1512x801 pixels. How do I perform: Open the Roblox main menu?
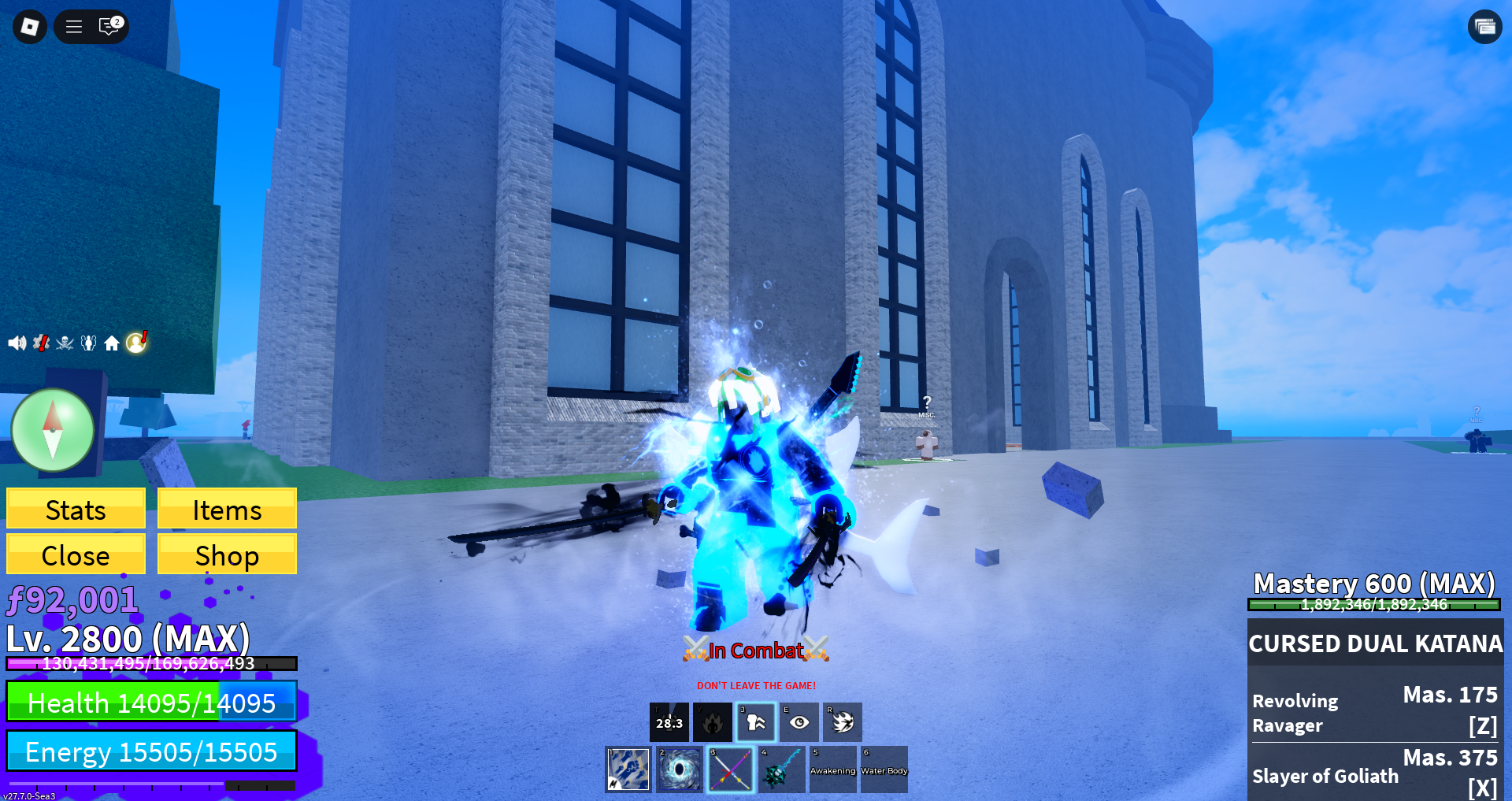tap(30, 27)
